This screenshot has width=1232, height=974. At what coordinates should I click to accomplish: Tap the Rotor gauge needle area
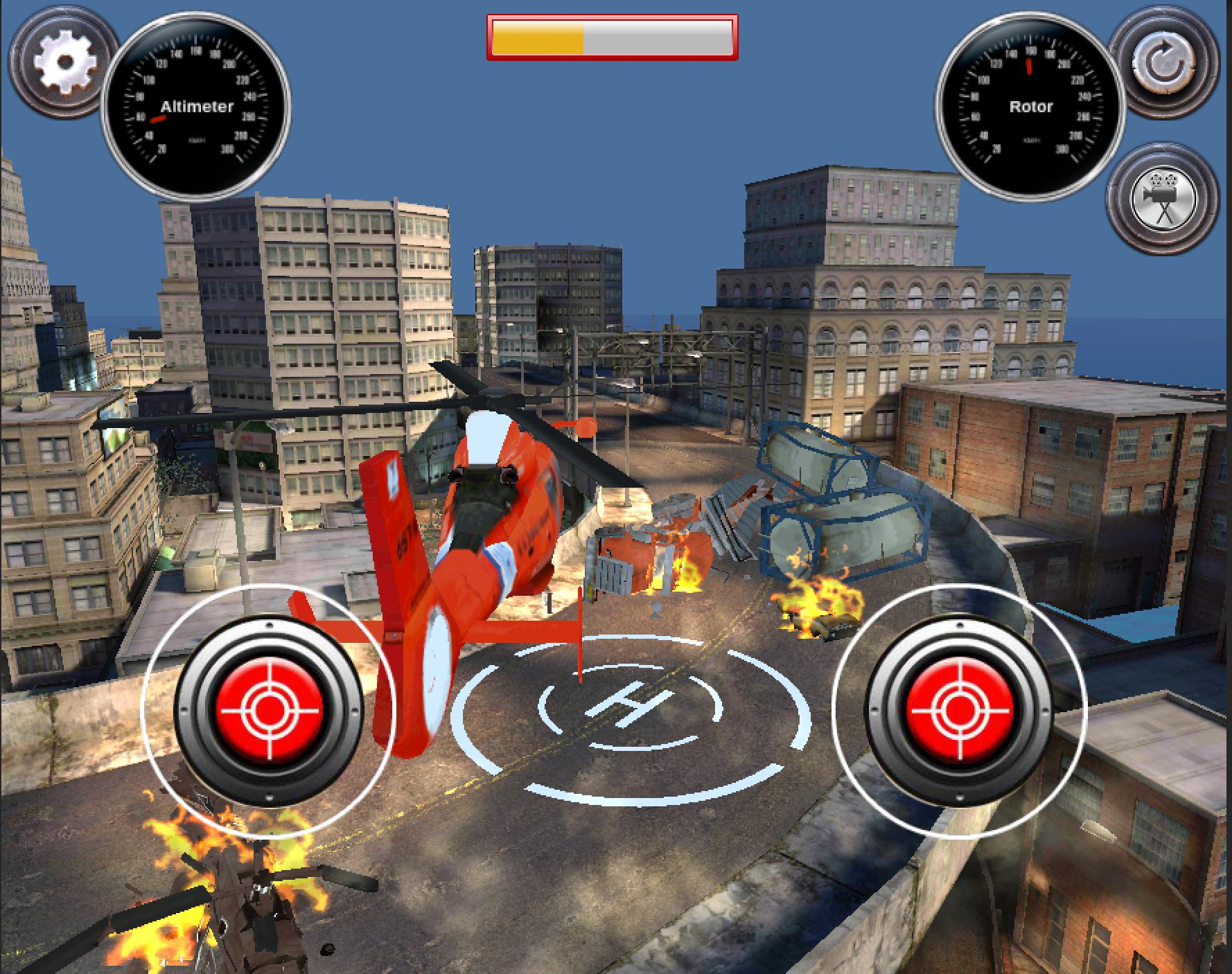pos(1030,66)
